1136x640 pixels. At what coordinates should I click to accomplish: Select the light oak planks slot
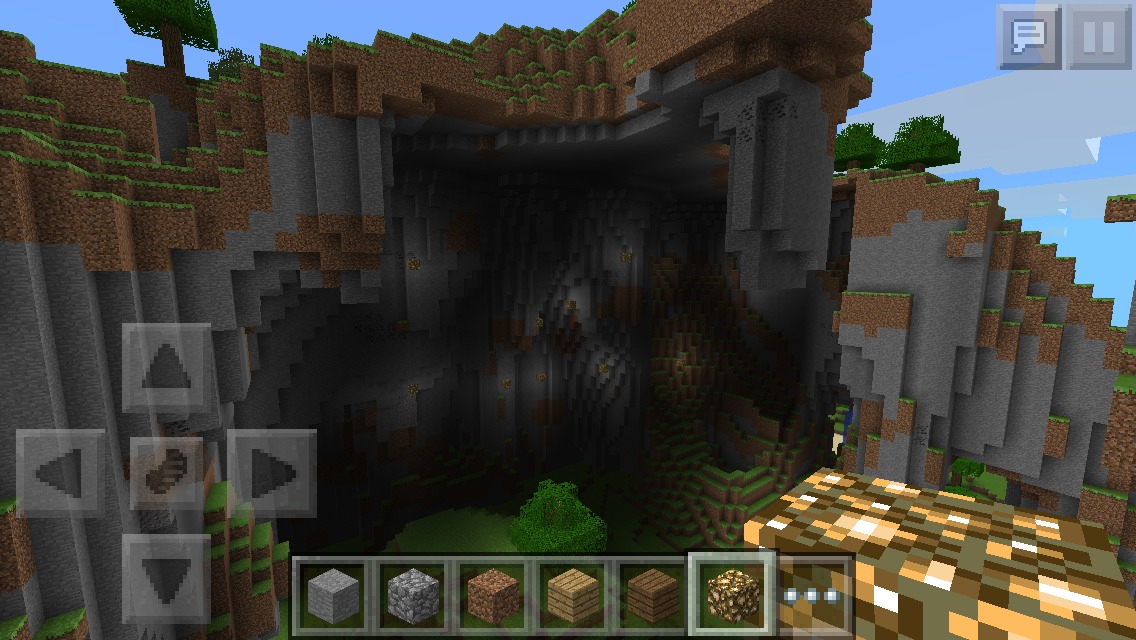[x=573, y=594]
